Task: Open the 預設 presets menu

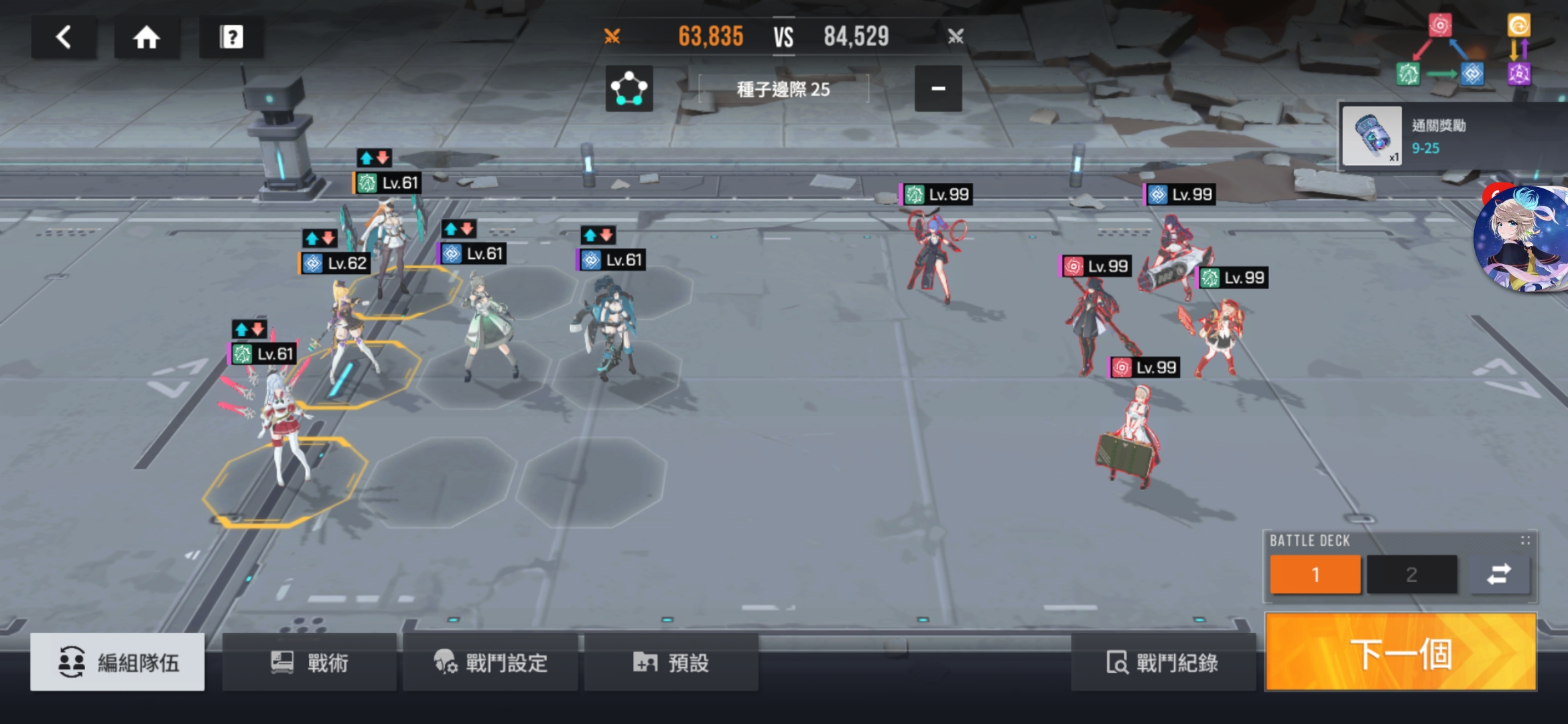Action: pyautogui.click(x=671, y=663)
